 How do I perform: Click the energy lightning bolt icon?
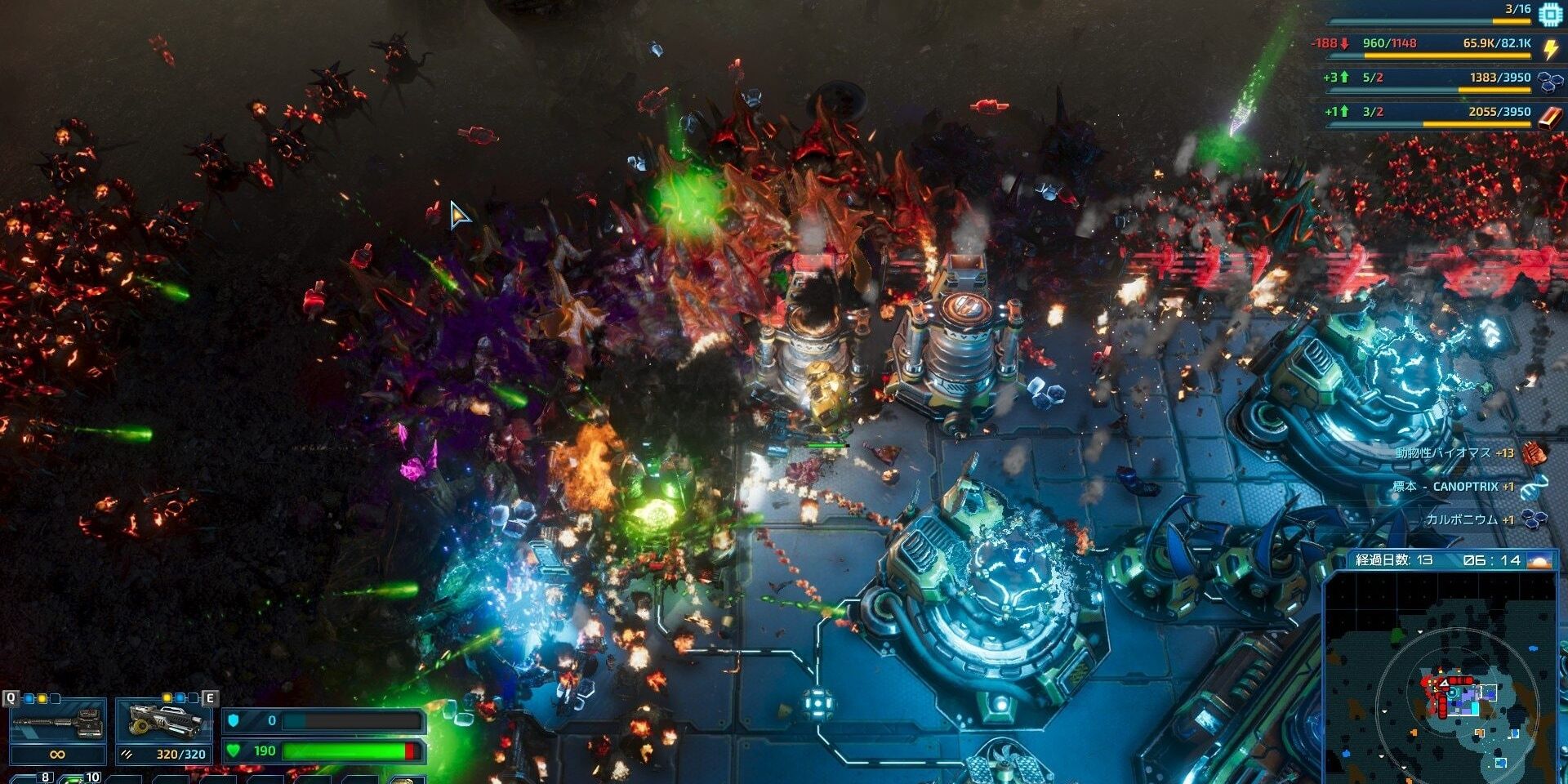click(x=1550, y=49)
